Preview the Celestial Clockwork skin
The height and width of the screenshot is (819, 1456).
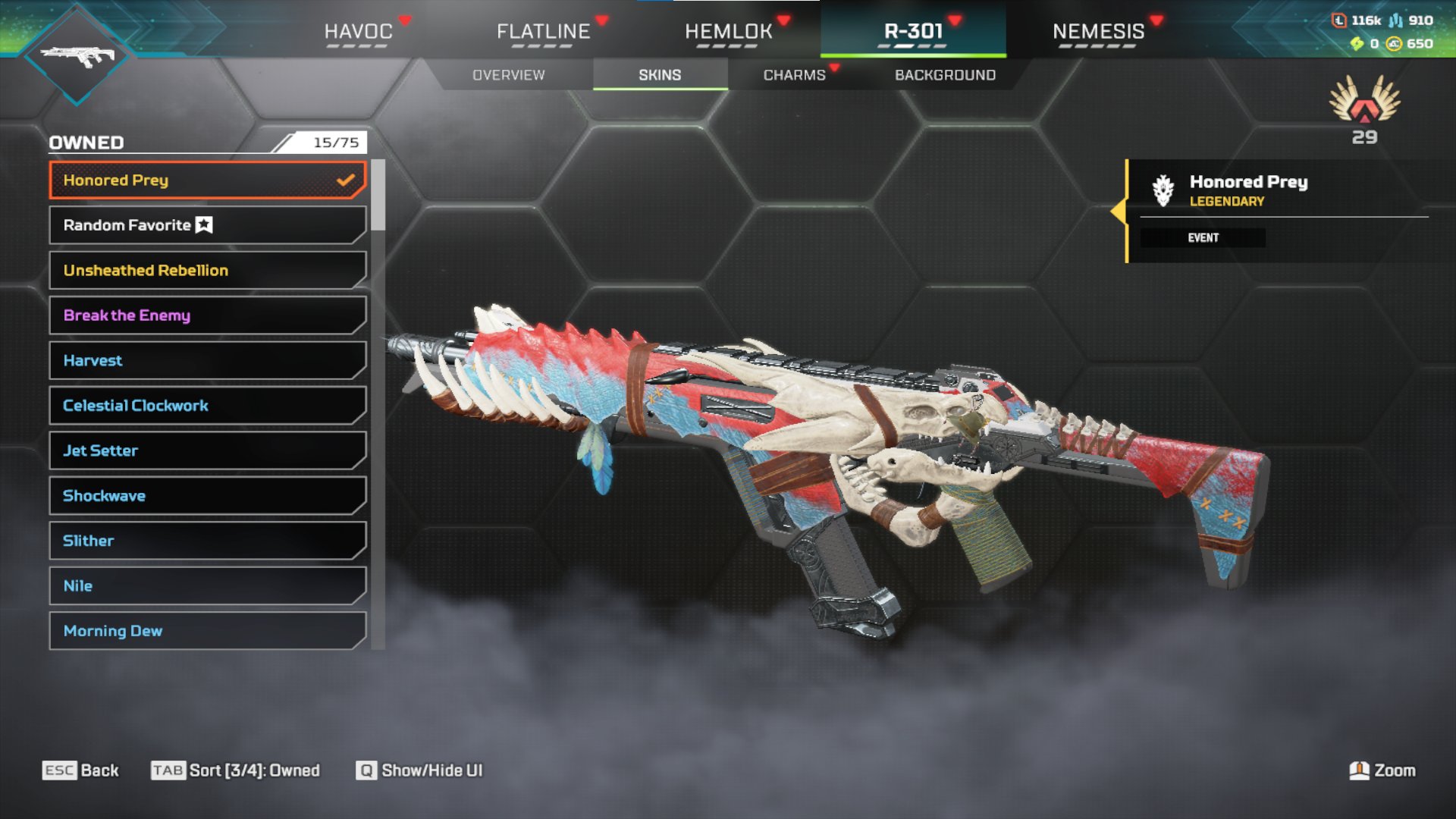point(207,406)
